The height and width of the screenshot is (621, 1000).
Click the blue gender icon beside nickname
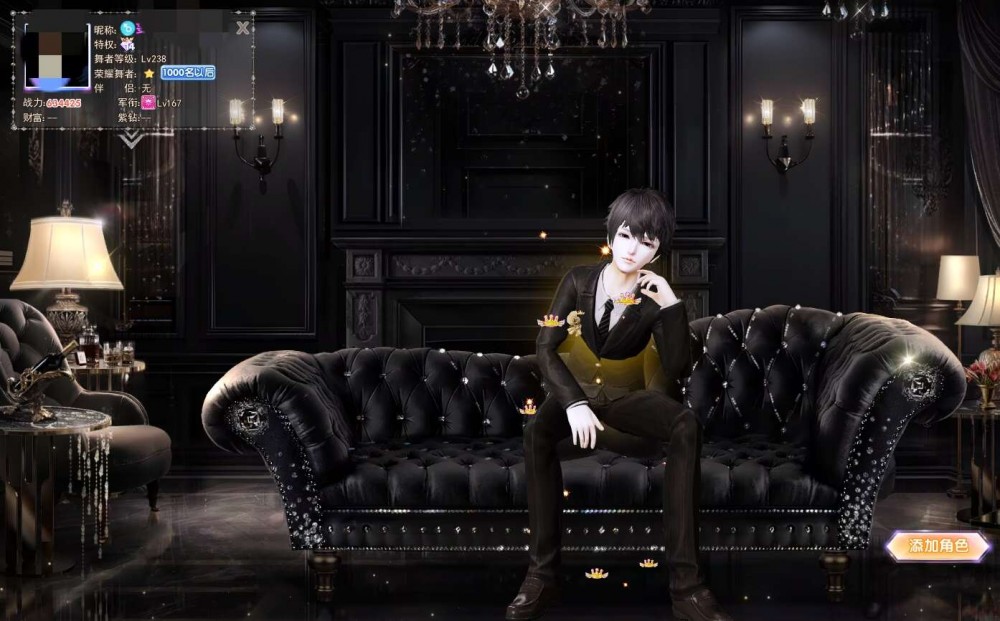point(128,29)
